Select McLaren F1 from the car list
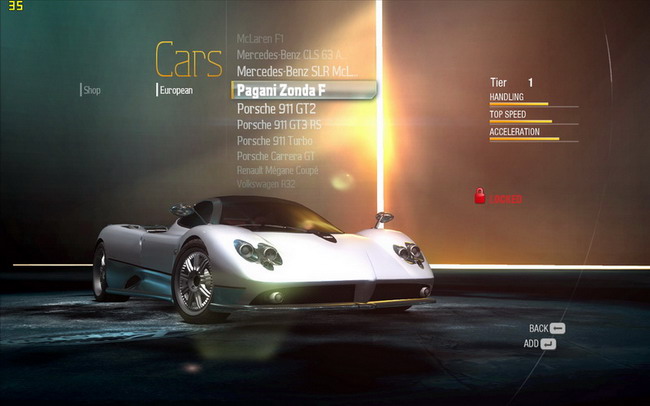Viewport: 650px width, 406px height. click(260, 38)
